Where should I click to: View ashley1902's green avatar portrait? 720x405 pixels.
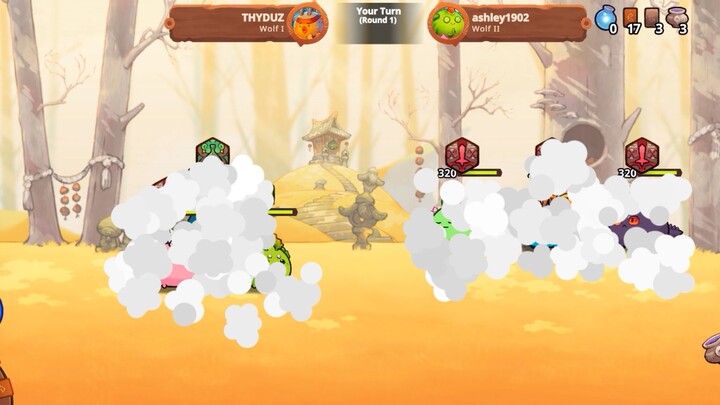(x=447, y=22)
